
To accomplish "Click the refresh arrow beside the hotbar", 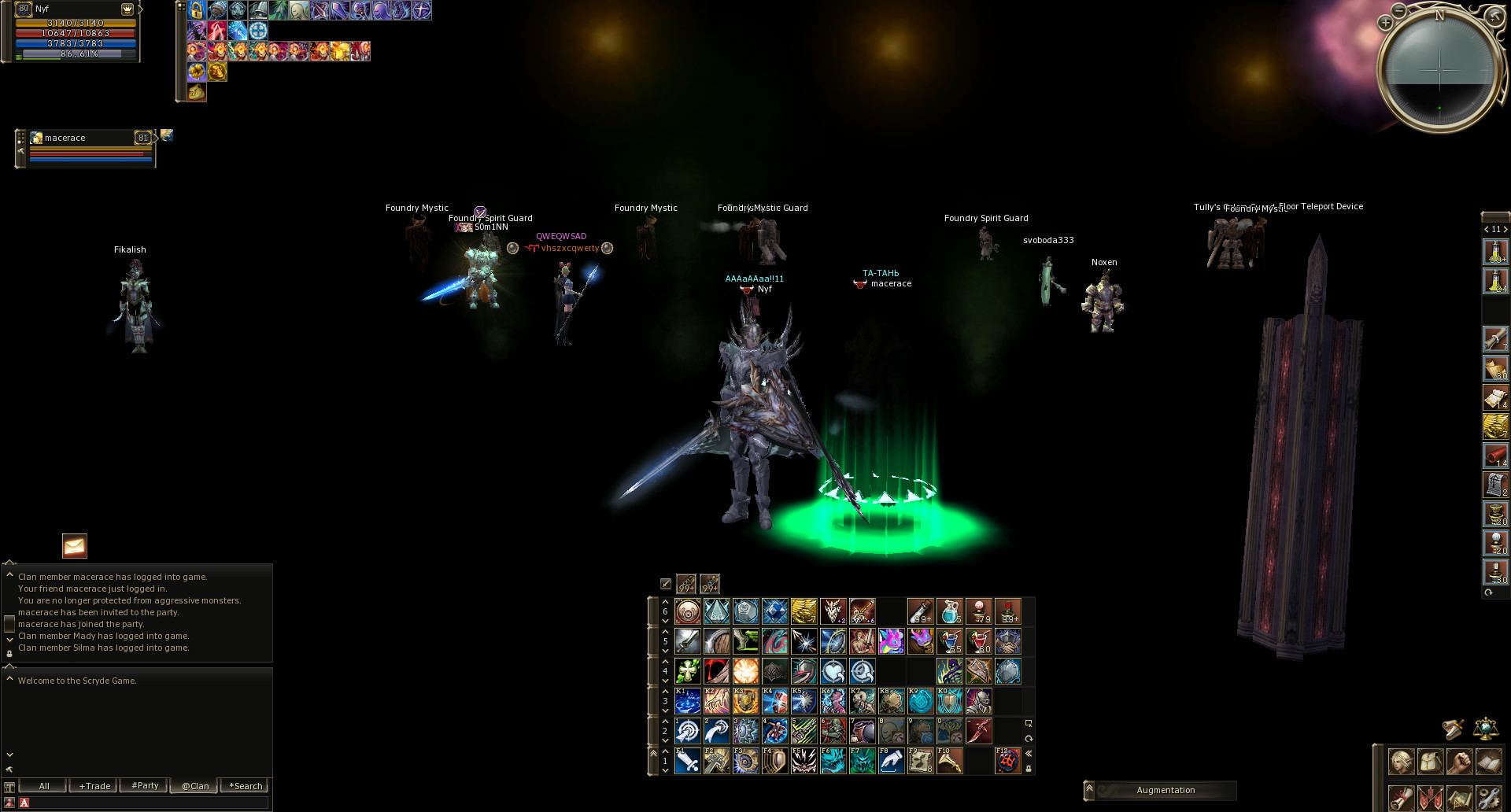I will pos(1028,737).
